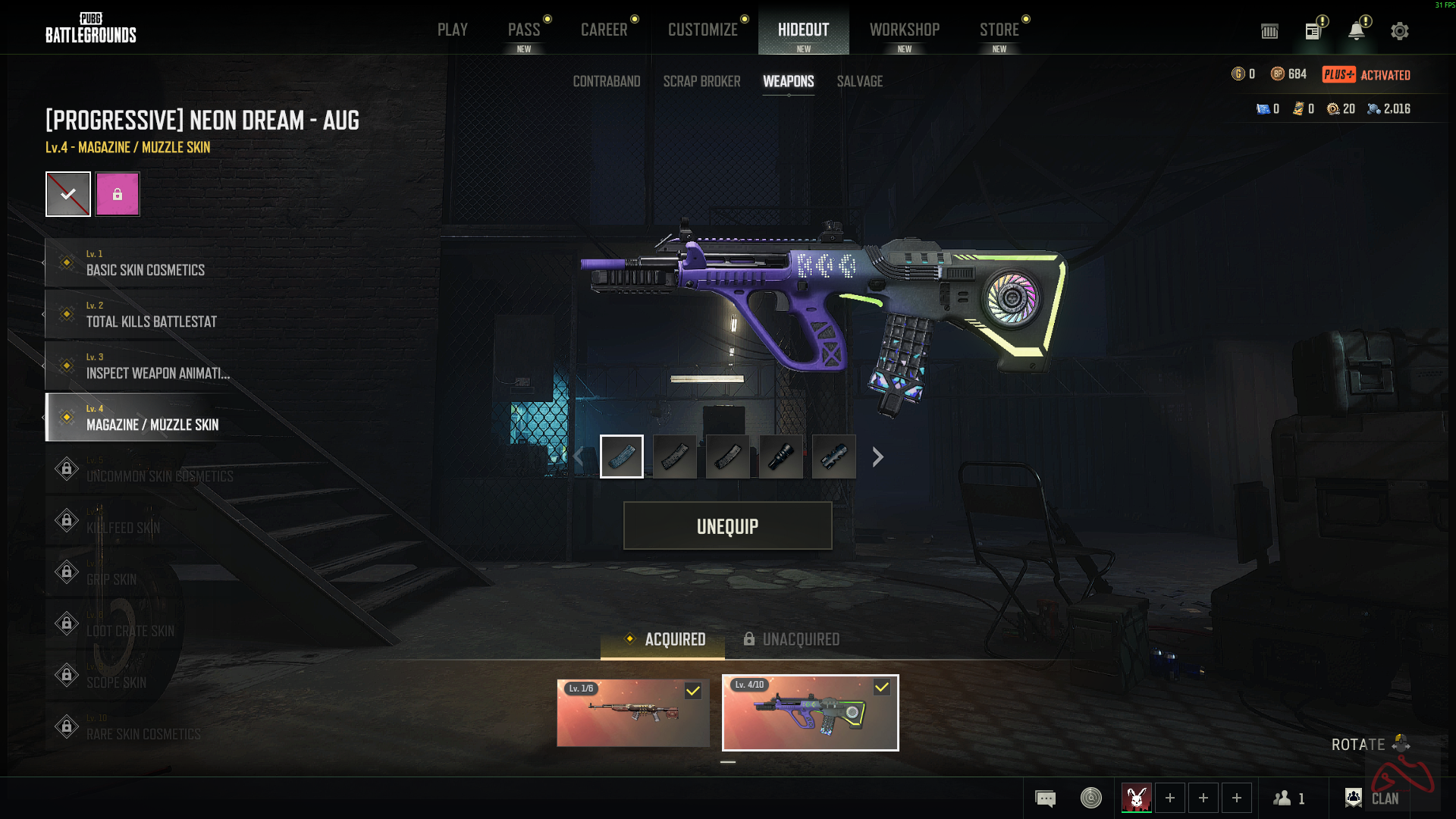The image size is (1456, 819).
Task: Go to the STORE section
Action: pos(999,30)
